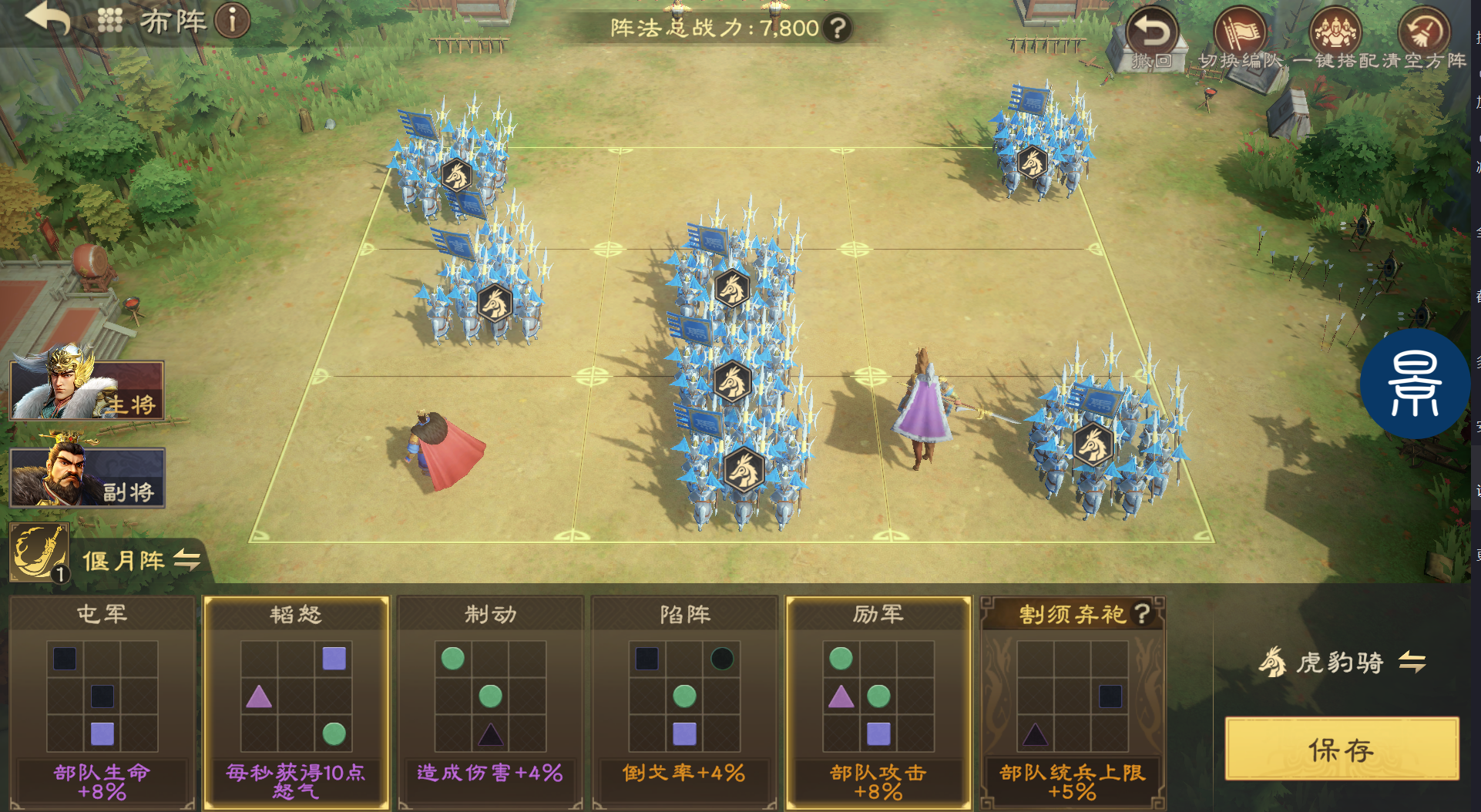Viewport: 1481px width, 812px height.
Task: Save the formation with 保存
Action: pyautogui.click(x=1342, y=749)
